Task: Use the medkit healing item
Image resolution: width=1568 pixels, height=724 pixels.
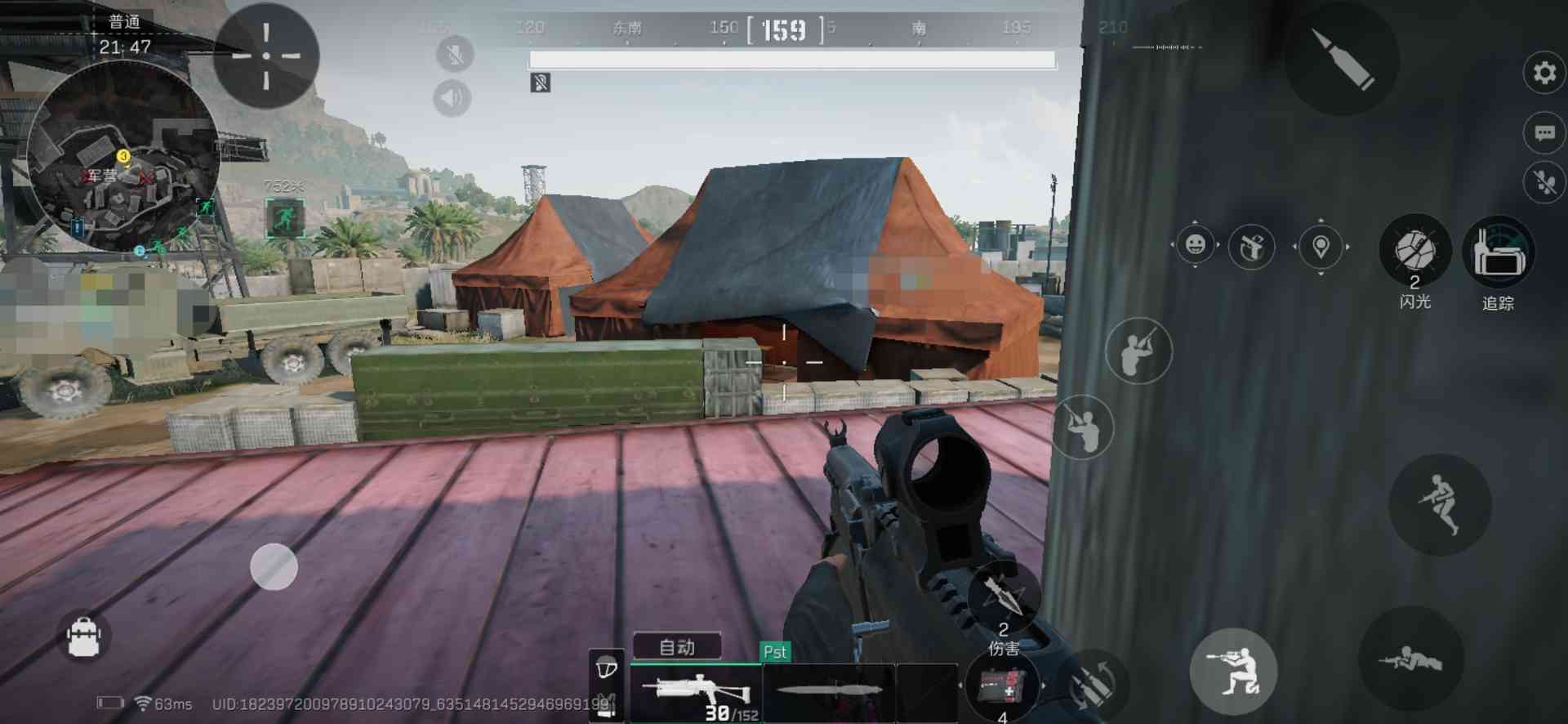Action: click(x=1002, y=686)
